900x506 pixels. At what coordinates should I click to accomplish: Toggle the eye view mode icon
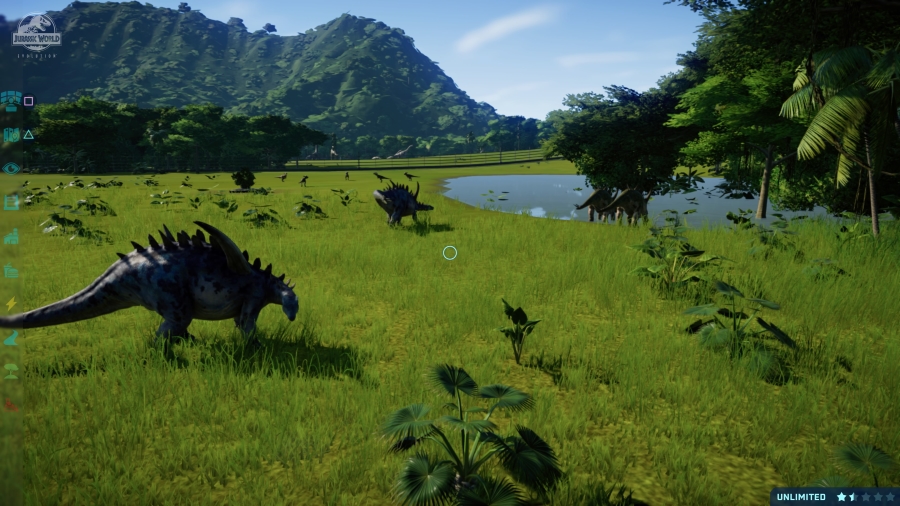tap(11, 168)
